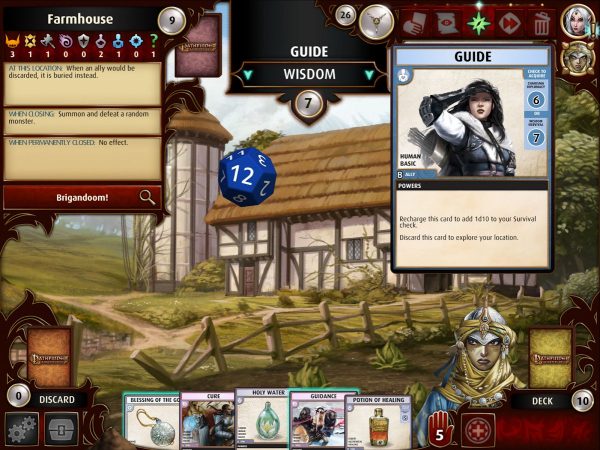600x450 pixels.
Task: Open the Brigandoom! scenario details
Action: click(x=80, y=197)
